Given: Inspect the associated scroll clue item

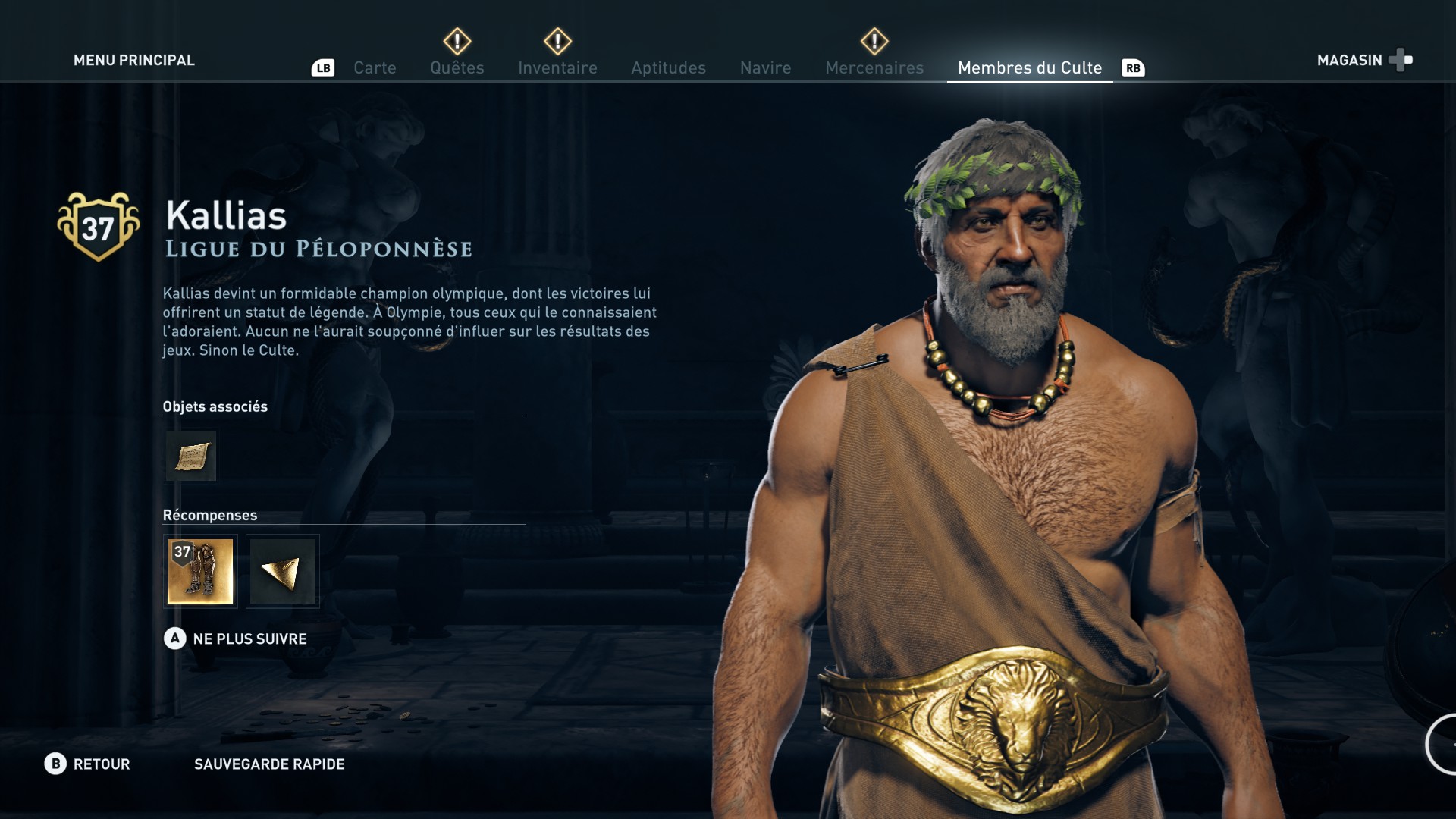Looking at the screenshot, I should tap(191, 456).
